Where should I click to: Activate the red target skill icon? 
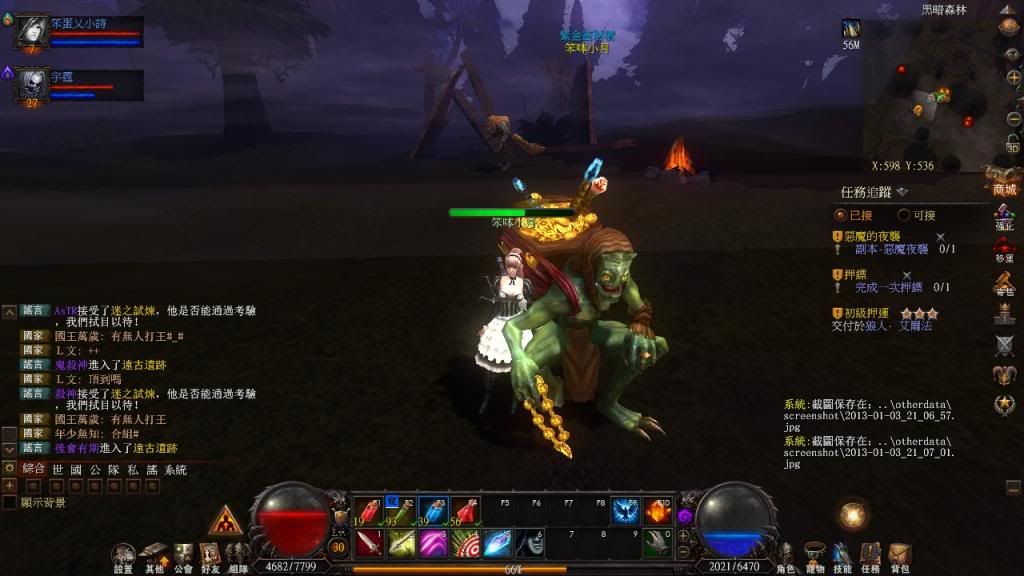[465, 543]
